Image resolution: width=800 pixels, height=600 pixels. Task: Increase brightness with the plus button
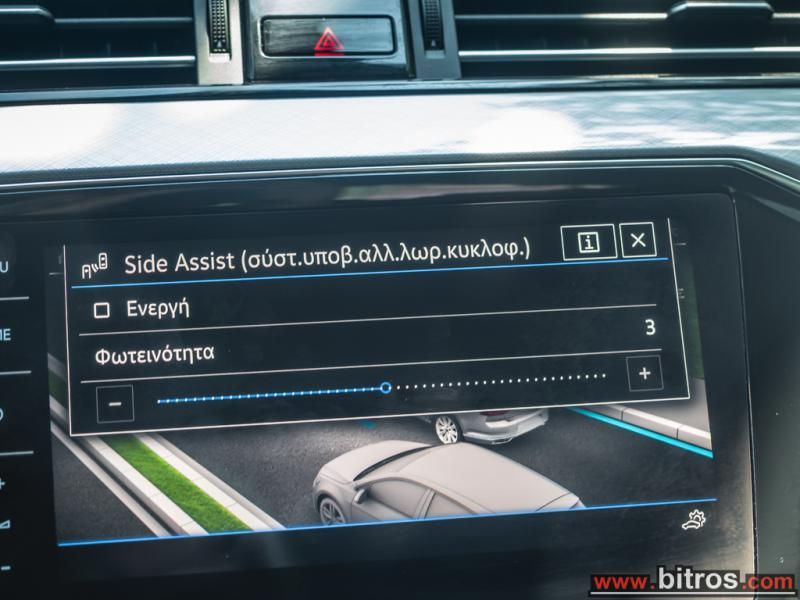[x=644, y=374]
